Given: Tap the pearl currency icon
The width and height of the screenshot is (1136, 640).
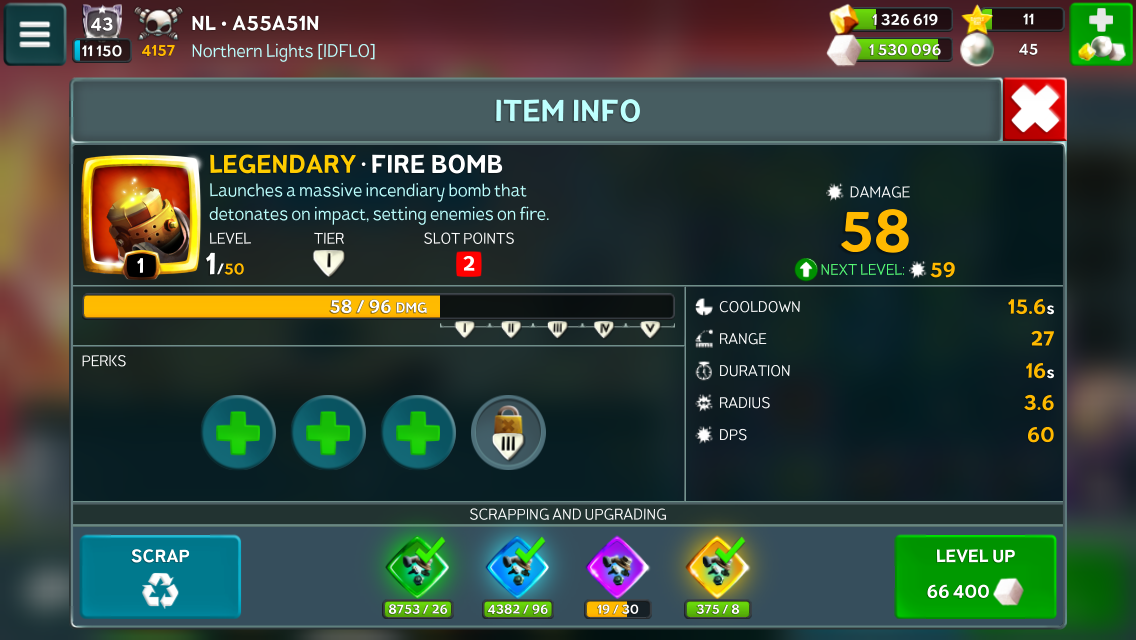Looking at the screenshot, I should (x=977, y=50).
